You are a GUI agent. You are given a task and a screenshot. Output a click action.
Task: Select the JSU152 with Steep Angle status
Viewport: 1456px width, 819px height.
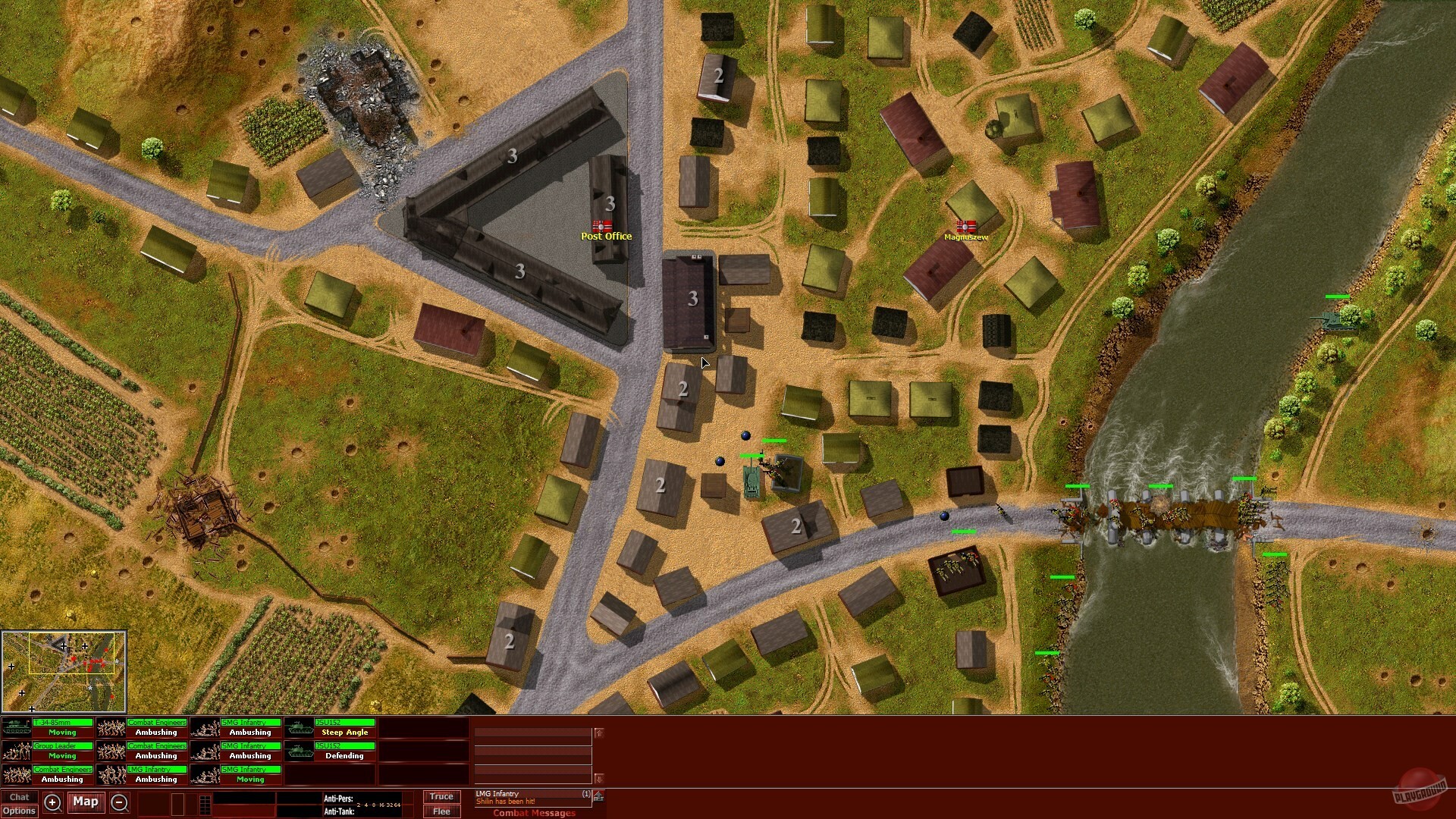pos(300,727)
